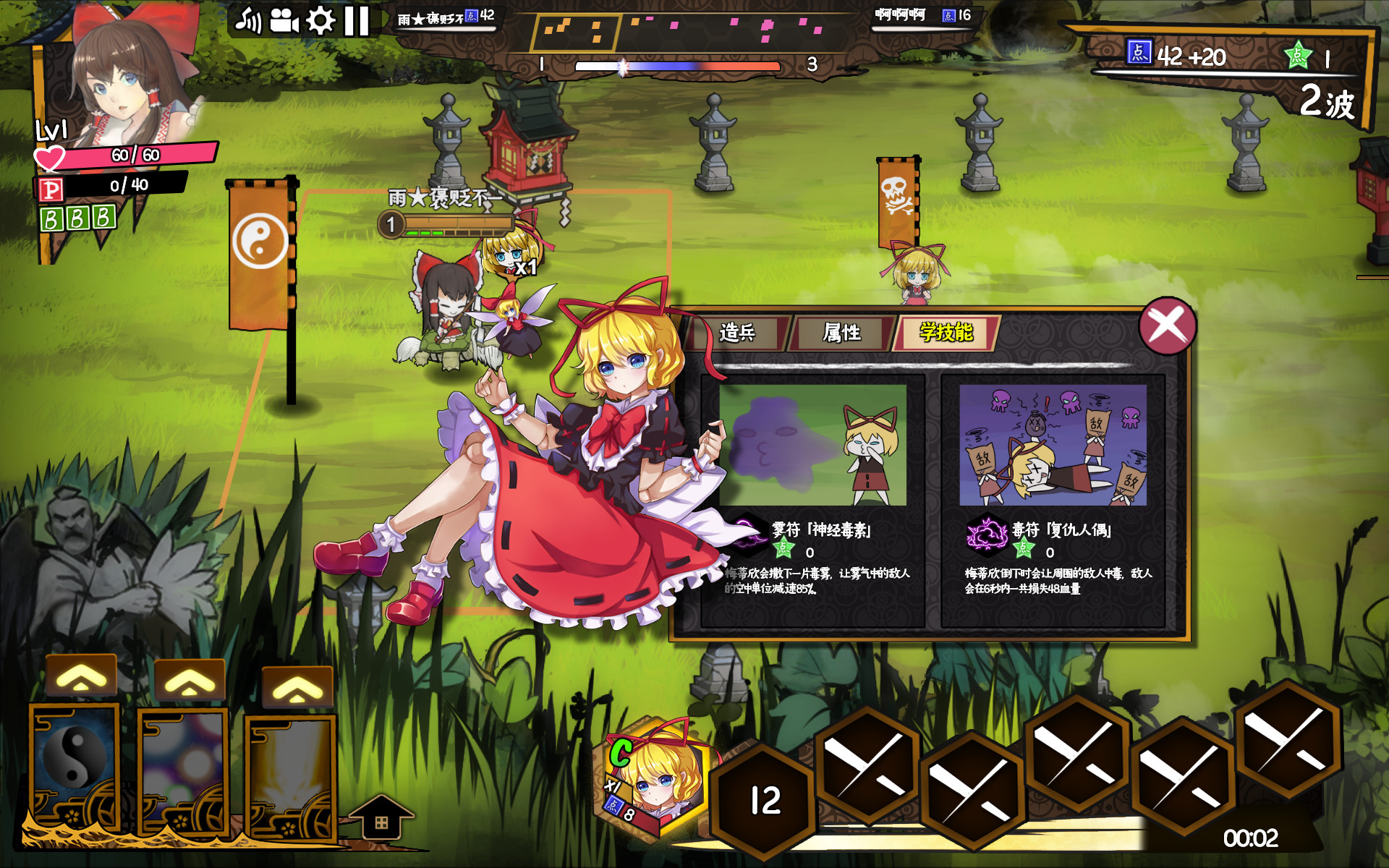Pause the game with the pause icon

356,21
